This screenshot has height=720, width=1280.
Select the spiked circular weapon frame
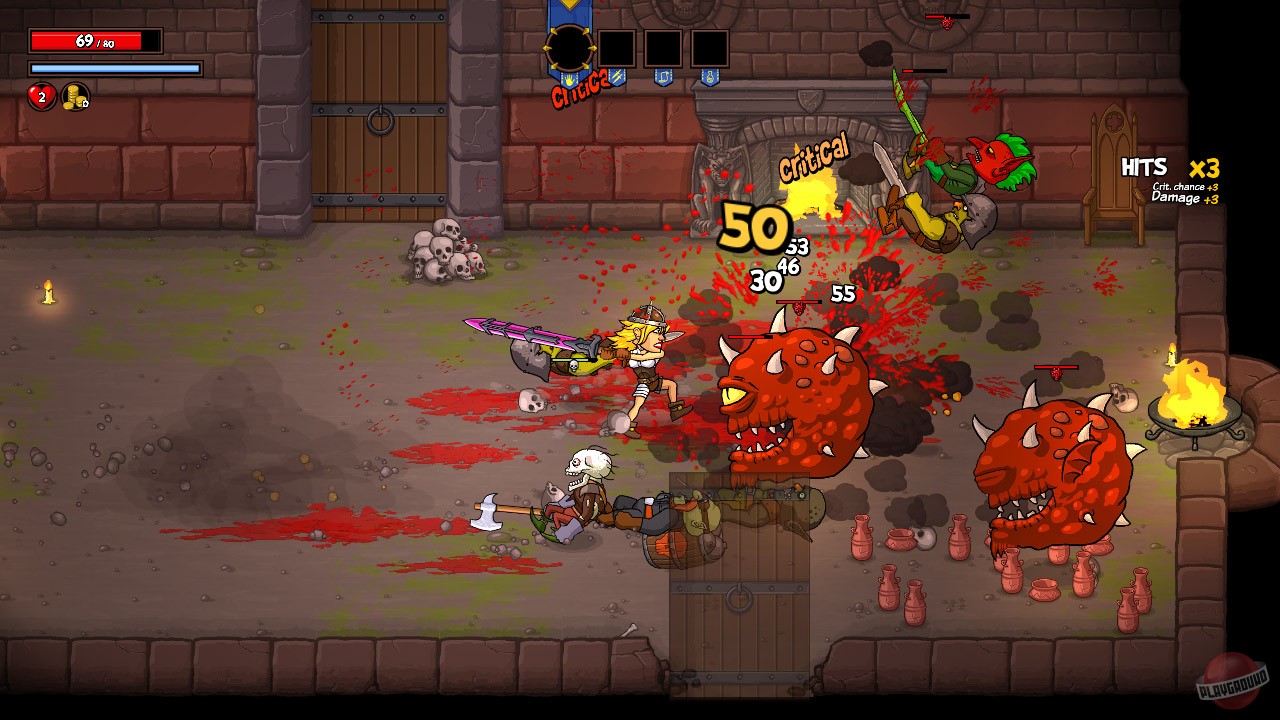point(569,46)
